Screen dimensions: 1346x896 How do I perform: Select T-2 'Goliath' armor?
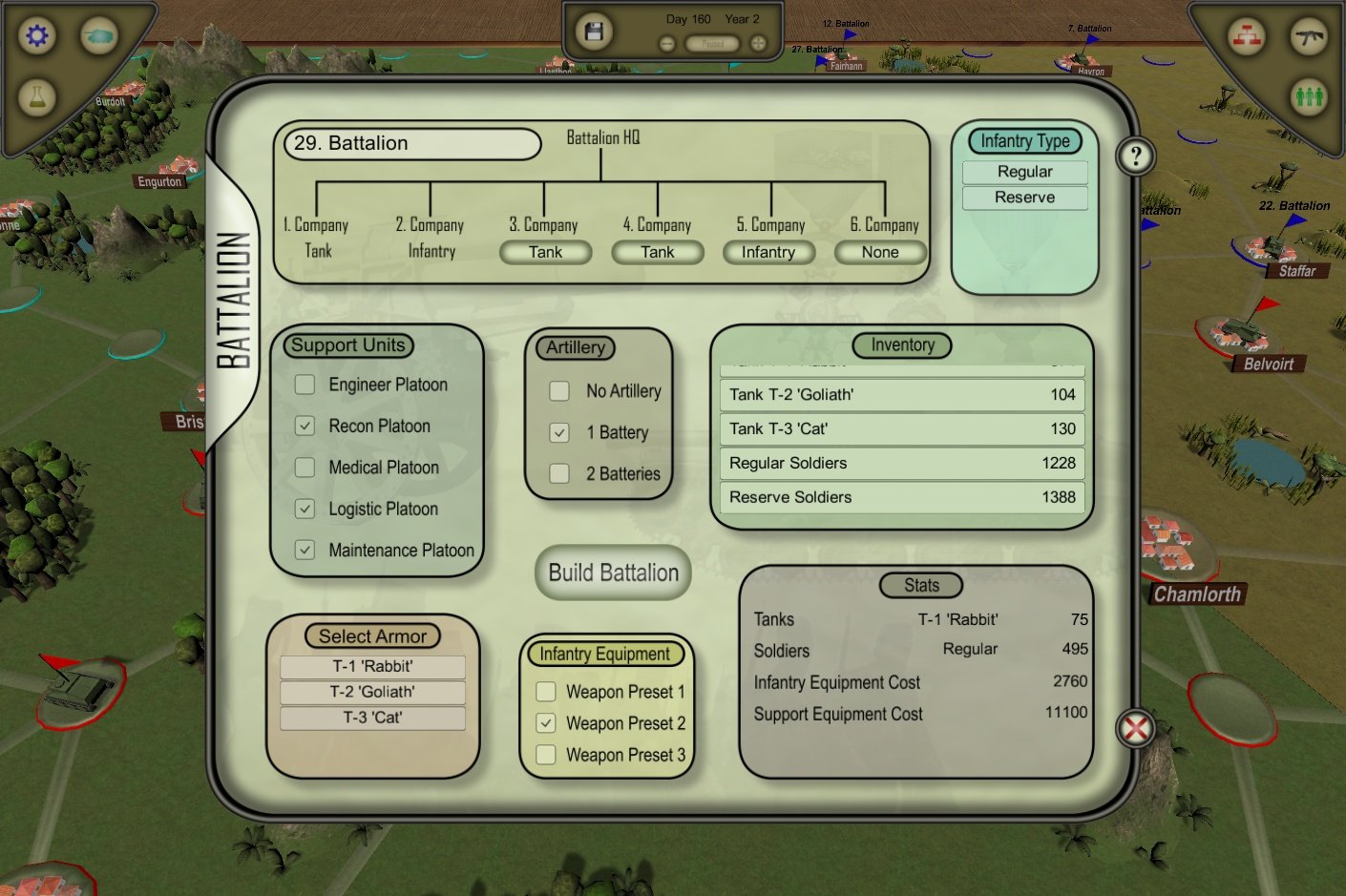(372, 692)
